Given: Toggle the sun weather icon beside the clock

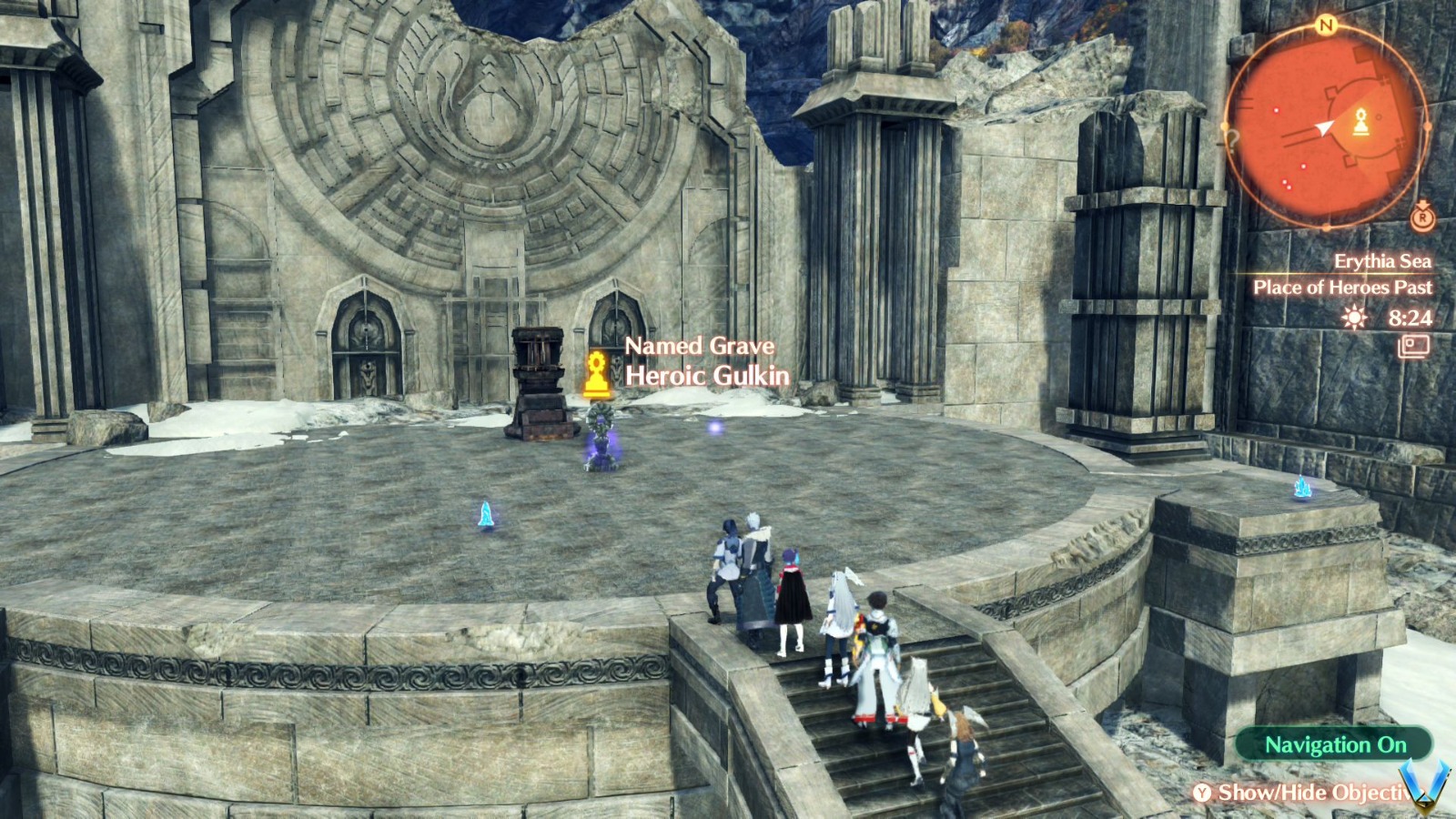Looking at the screenshot, I should click(x=1355, y=318).
